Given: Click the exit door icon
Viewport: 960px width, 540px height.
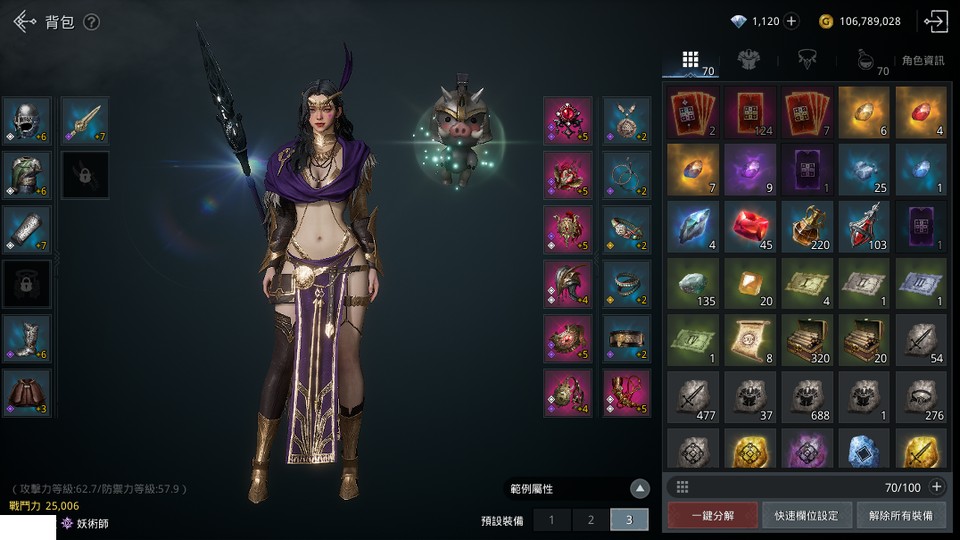Looking at the screenshot, I should click(x=935, y=21).
